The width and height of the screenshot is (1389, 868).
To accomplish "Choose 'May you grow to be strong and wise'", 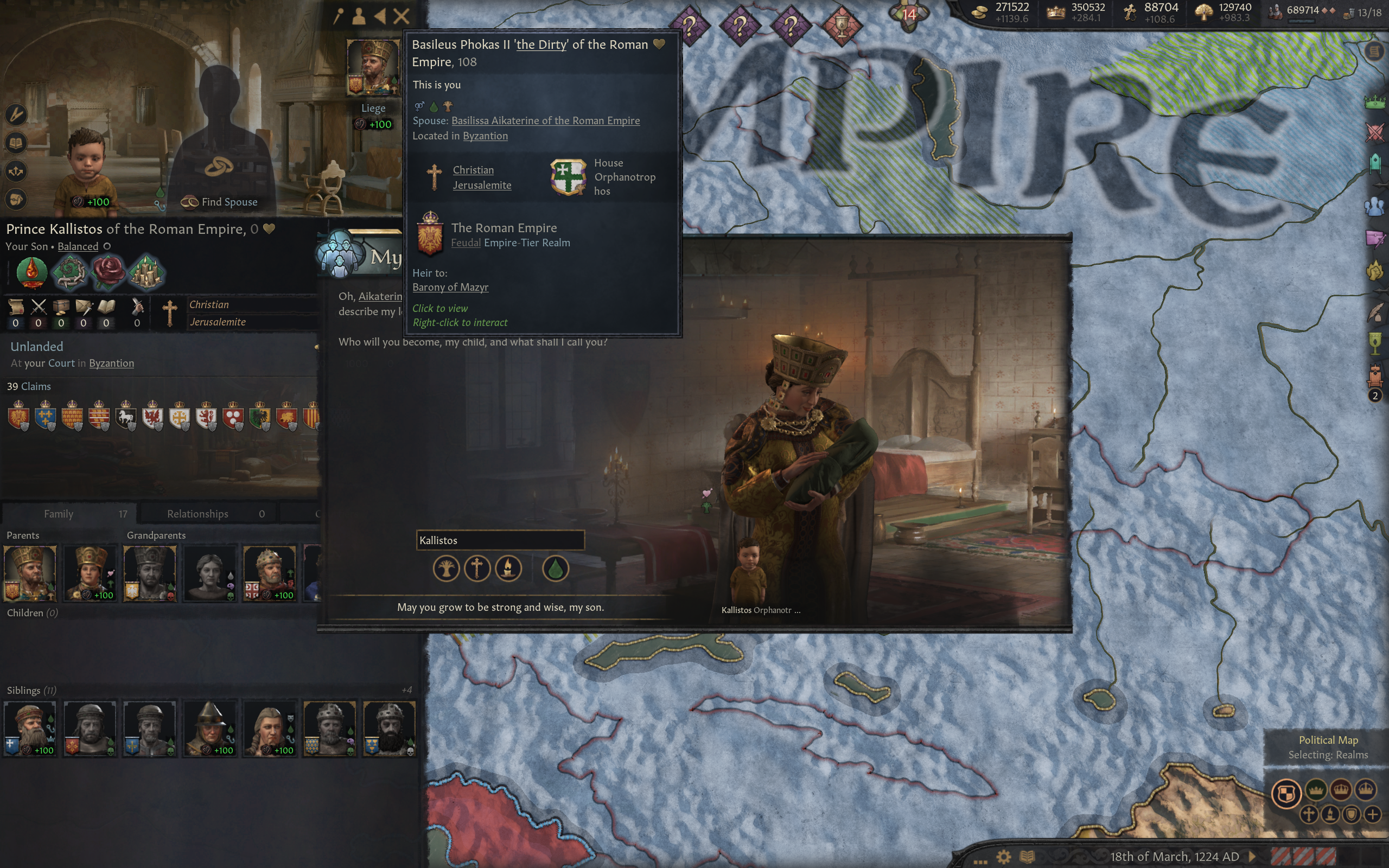I will click(x=500, y=608).
